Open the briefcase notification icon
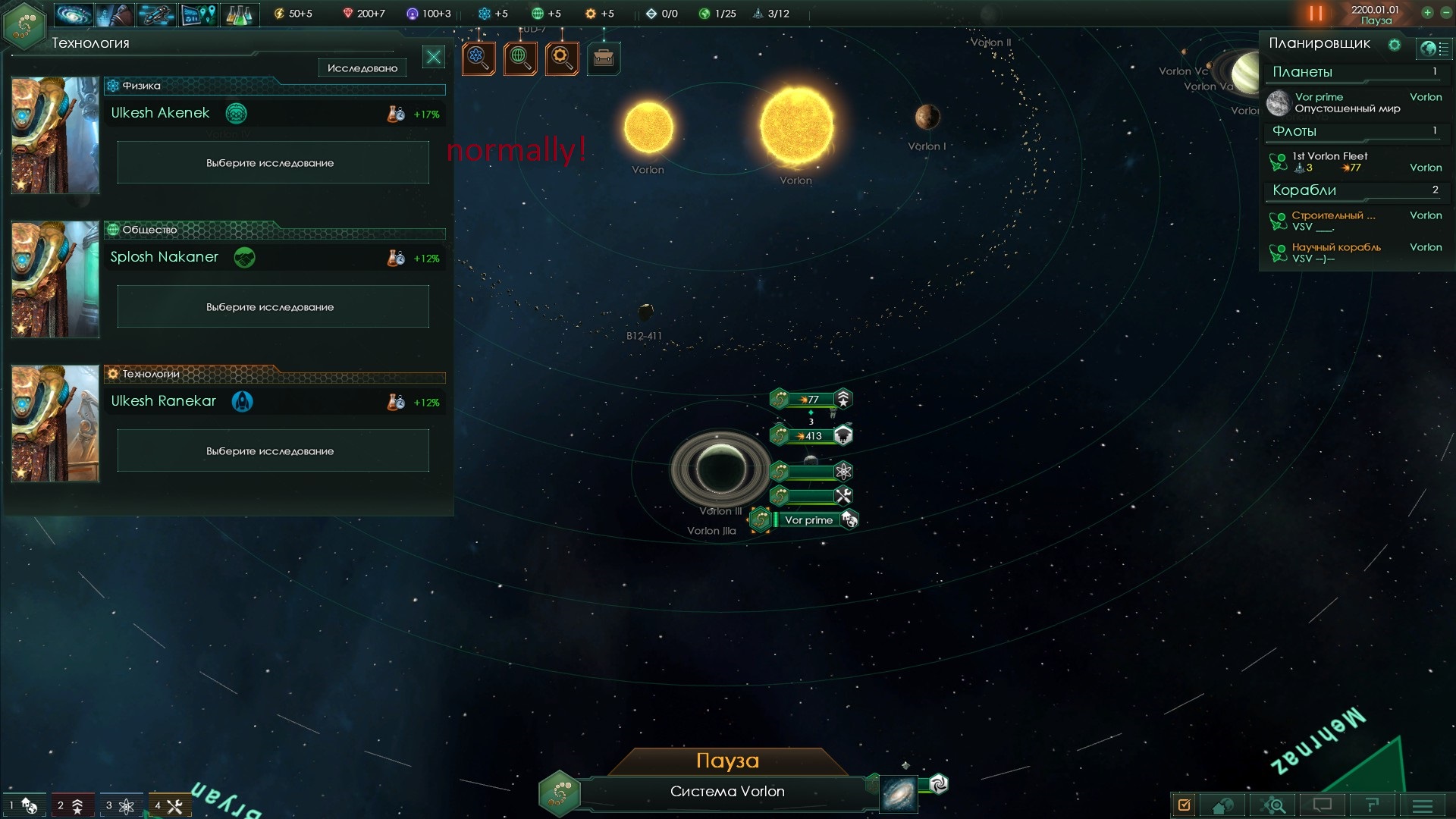 pos(604,58)
